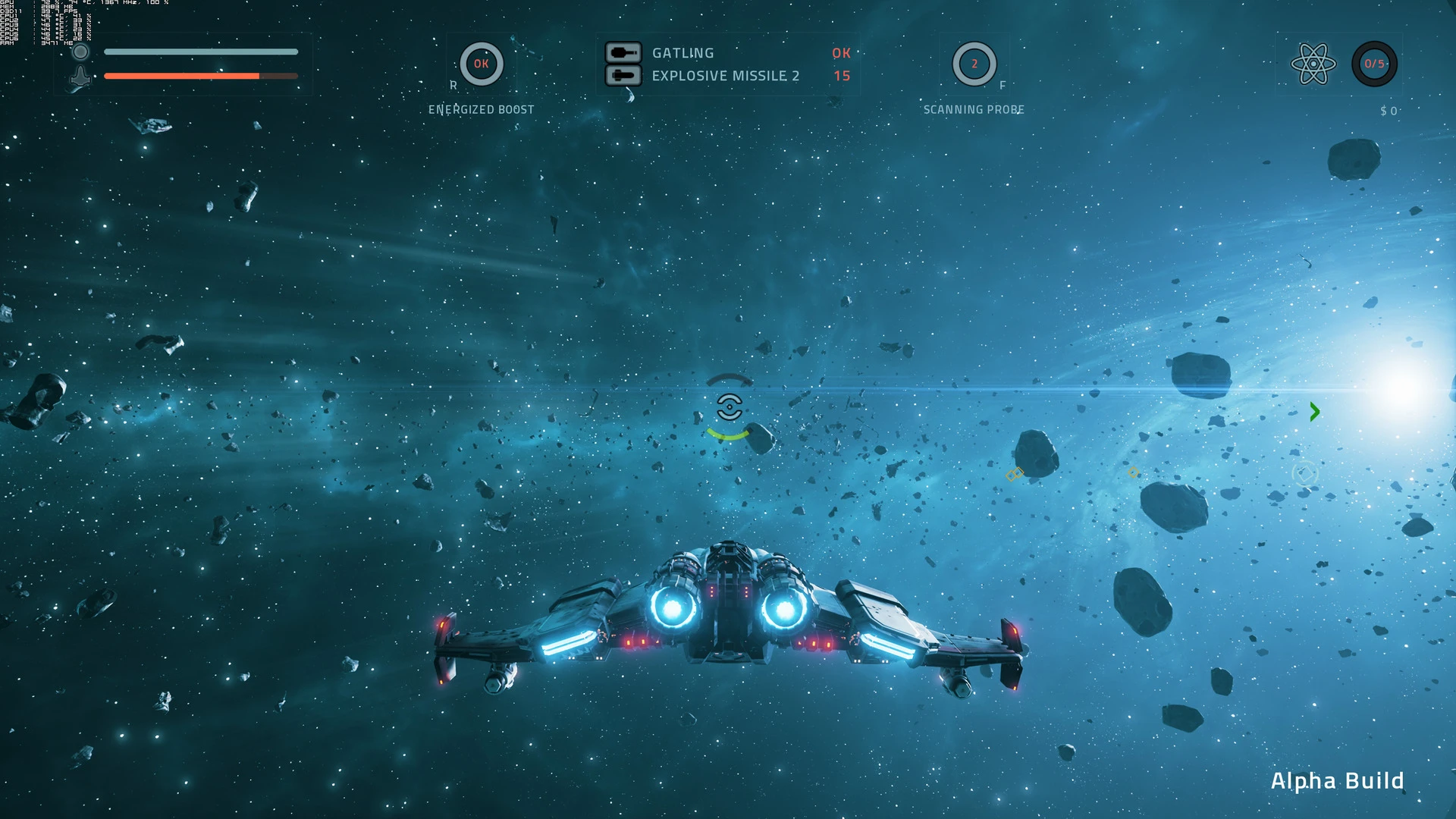Click the F keybind label under Scanning Probe
1456x819 pixels.
[x=1003, y=86]
